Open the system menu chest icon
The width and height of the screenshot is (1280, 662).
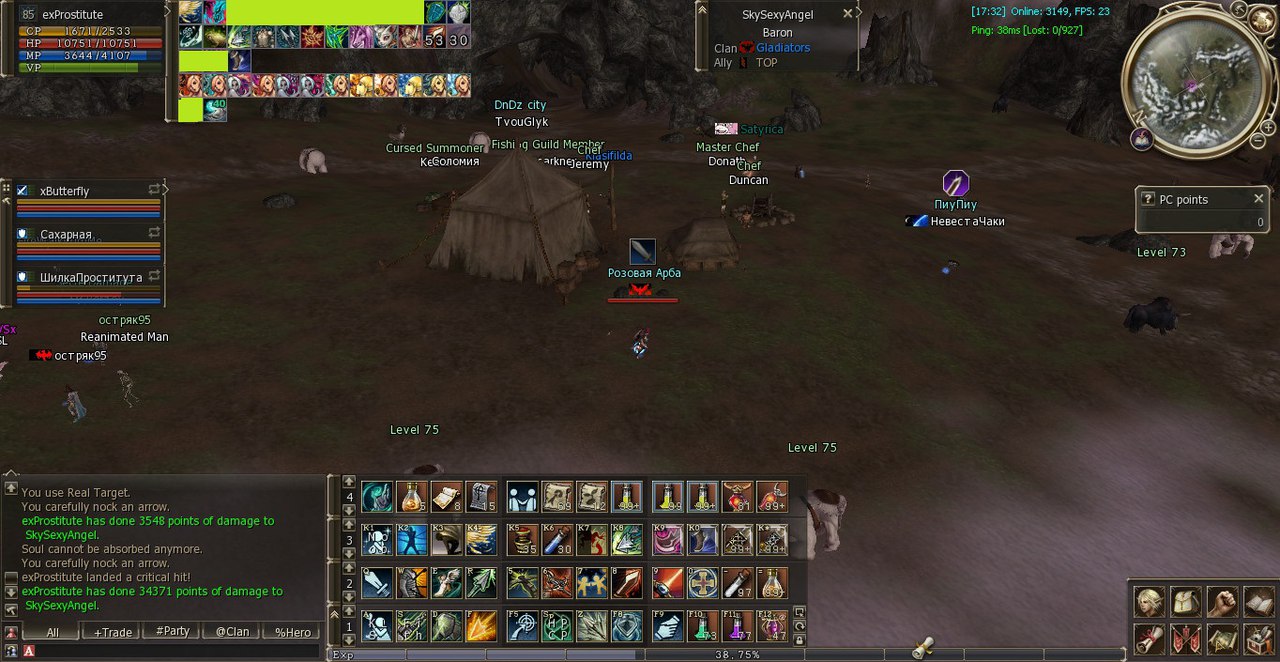pos(1258,638)
